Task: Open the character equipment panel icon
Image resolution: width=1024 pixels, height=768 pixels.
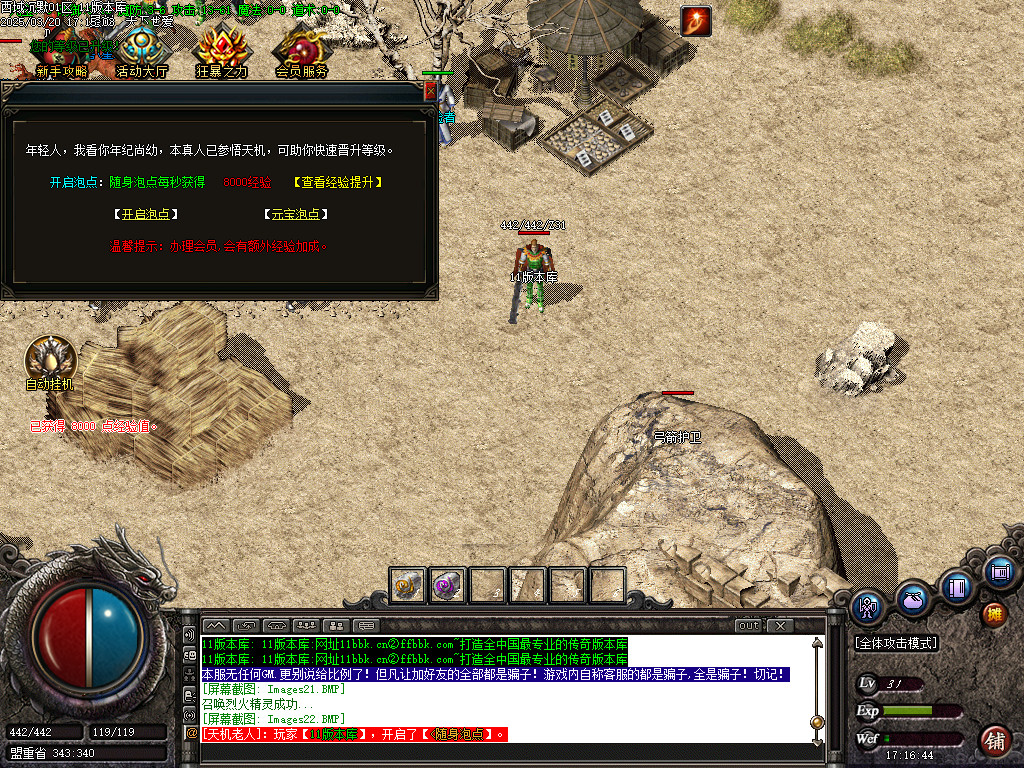Action: click(868, 606)
